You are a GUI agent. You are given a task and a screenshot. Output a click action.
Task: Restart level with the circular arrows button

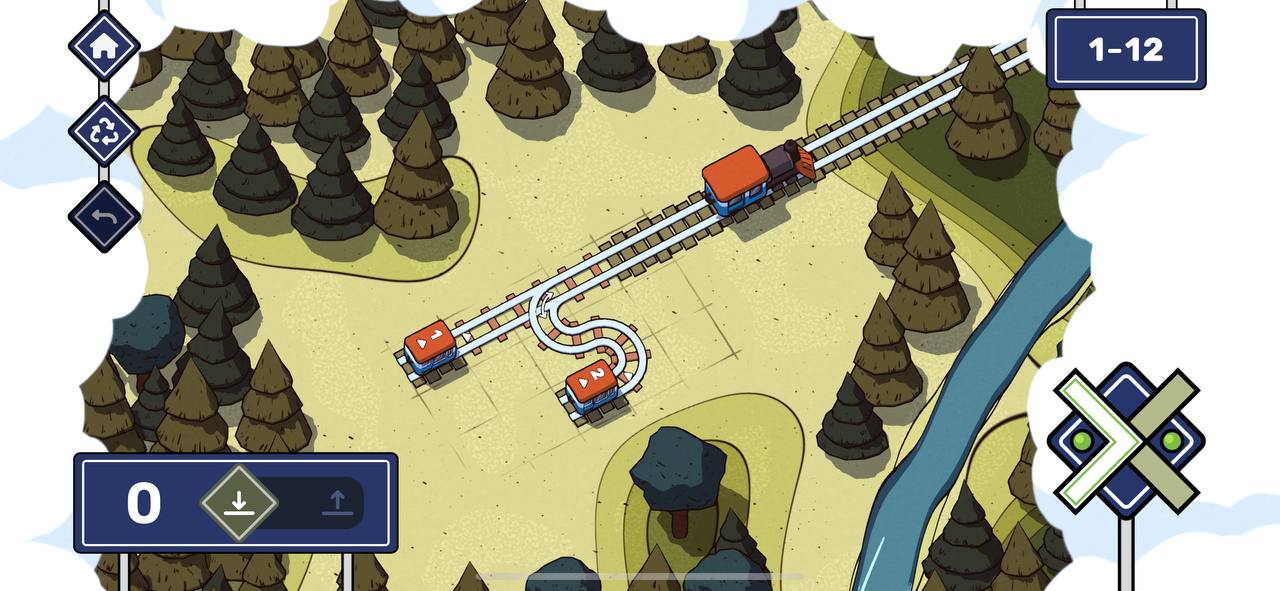(104, 132)
